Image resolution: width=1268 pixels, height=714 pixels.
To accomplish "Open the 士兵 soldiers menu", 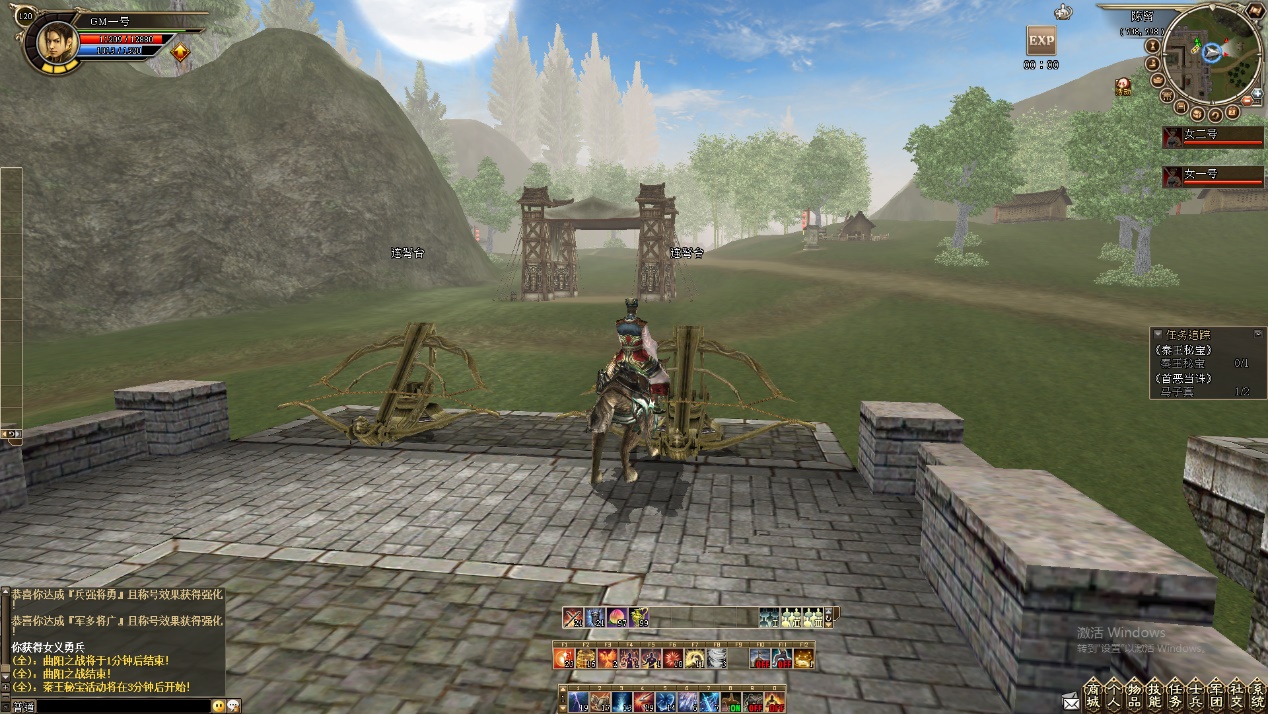I will pyautogui.click(x=1196, y=695).
